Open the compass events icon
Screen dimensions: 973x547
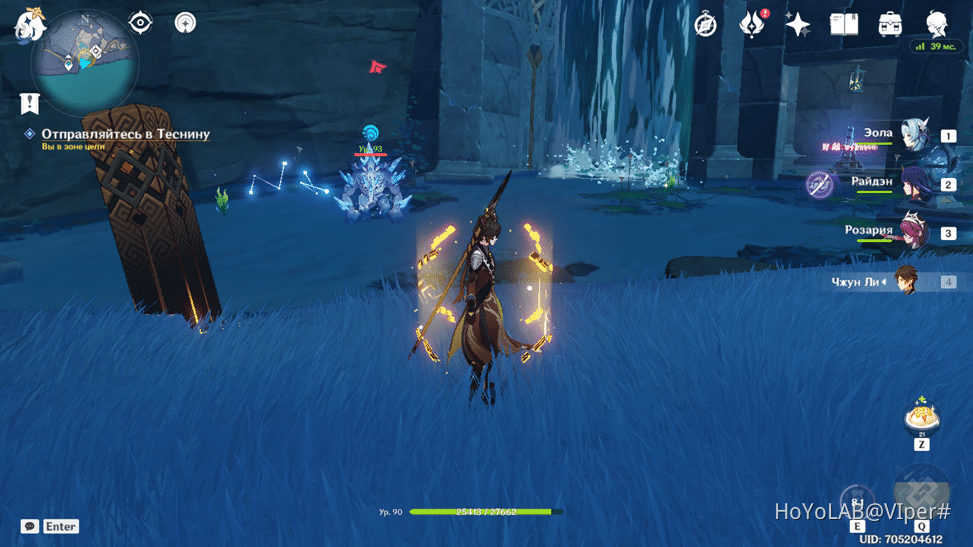[x=706, y=25]
